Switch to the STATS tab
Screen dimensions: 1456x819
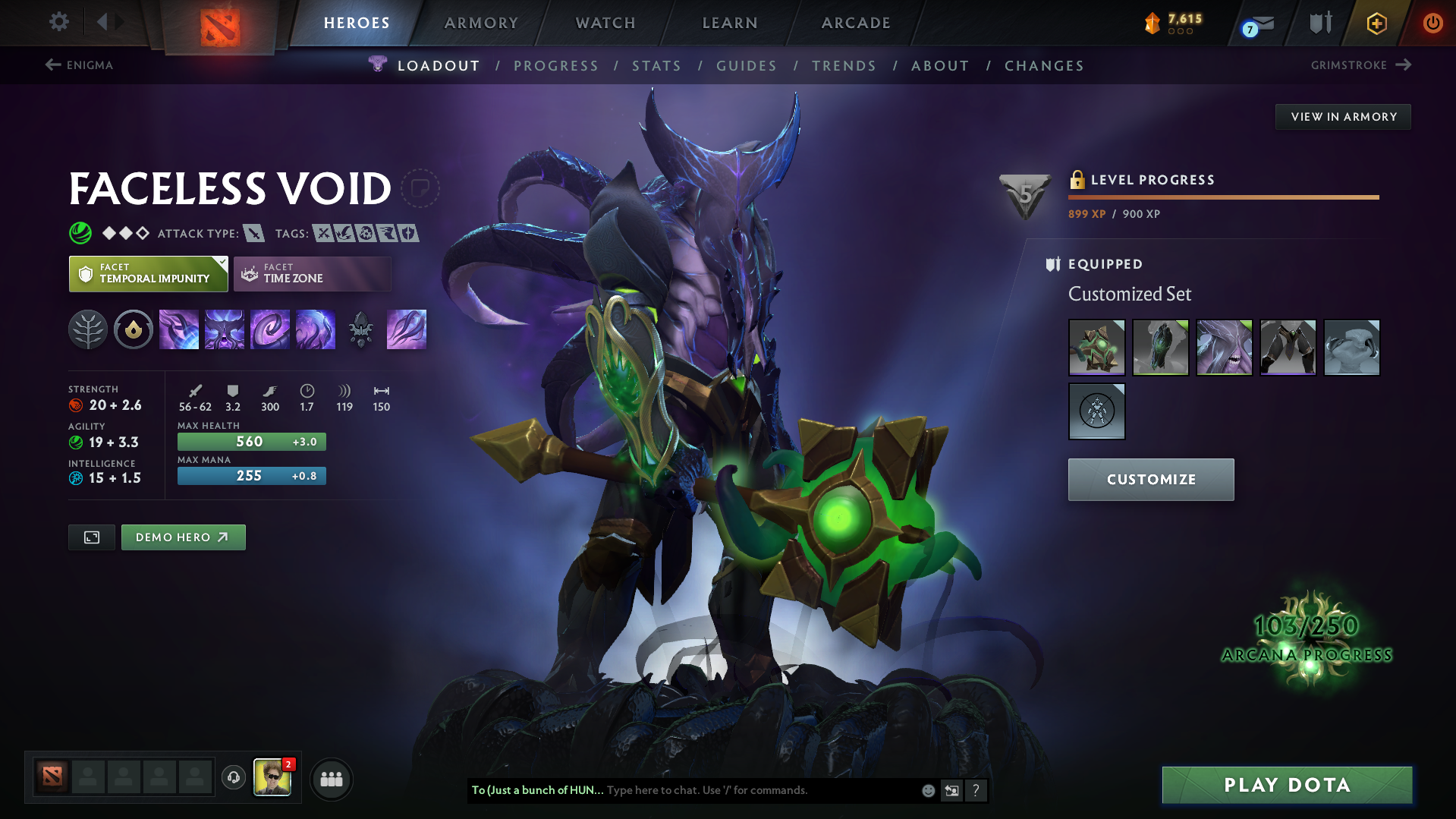(x=656, y=65)
